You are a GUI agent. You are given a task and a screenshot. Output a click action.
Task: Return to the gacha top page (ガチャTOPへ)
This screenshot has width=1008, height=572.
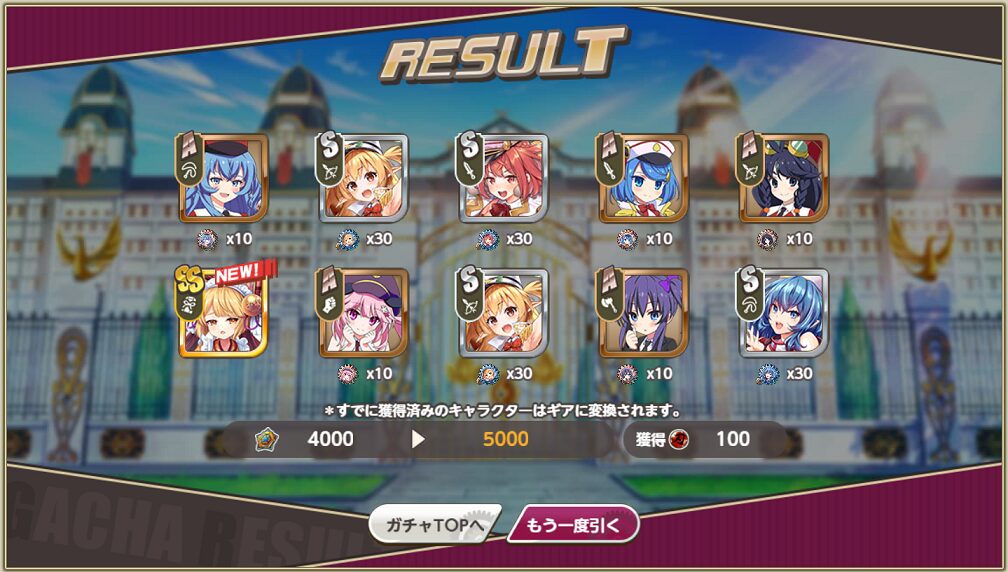[433, 524]
